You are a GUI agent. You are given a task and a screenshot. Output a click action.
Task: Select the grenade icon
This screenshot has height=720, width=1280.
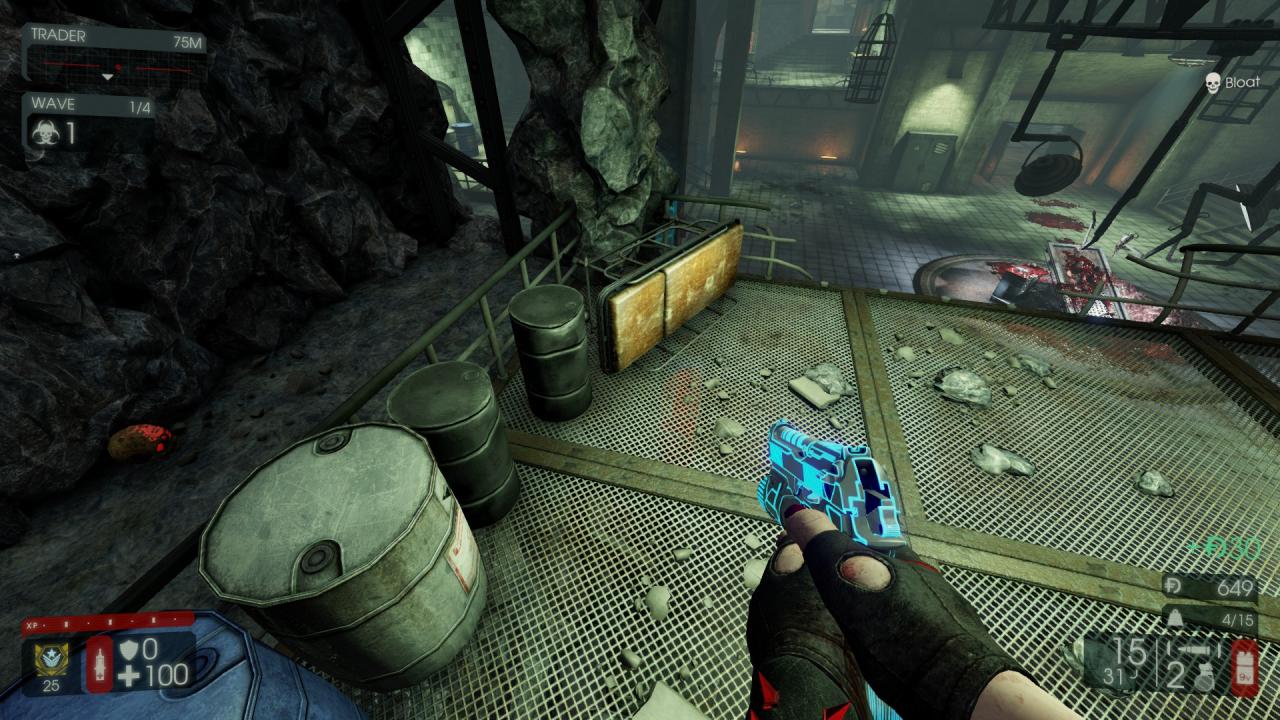[x=1202, y=677]
